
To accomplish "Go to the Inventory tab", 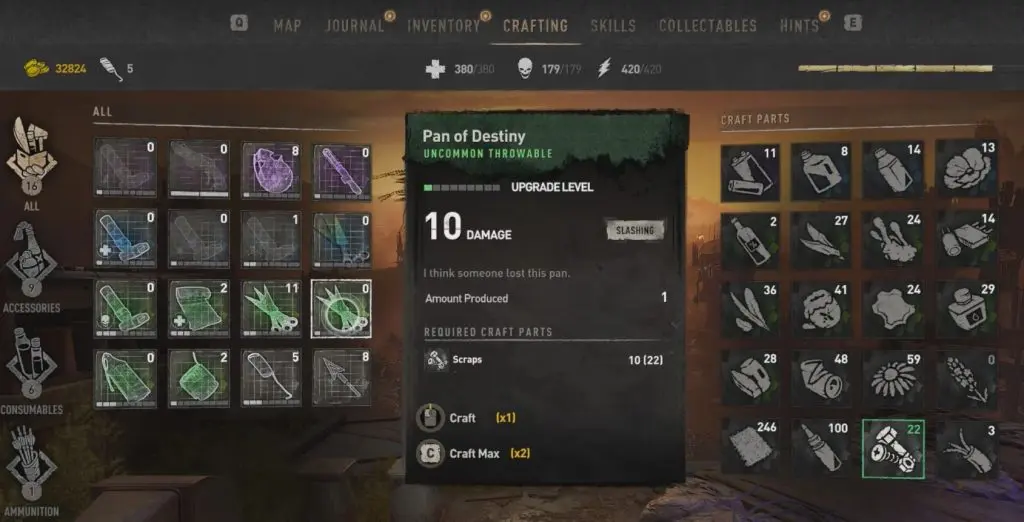I will click(443, 26).
